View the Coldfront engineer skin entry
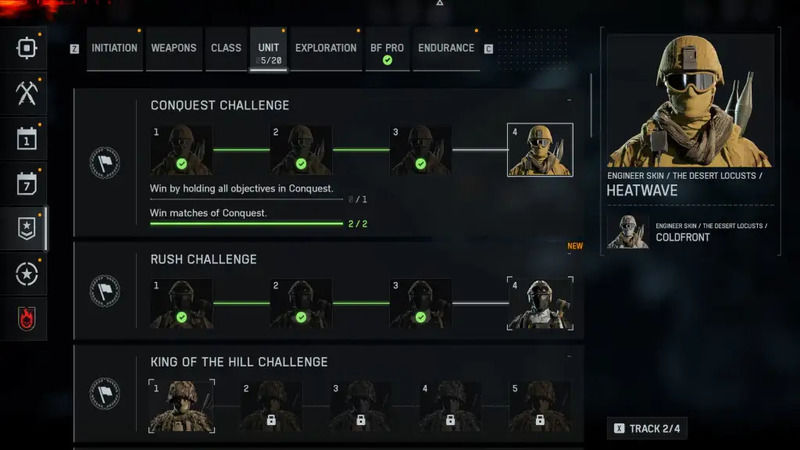 [x=690, y=231]
